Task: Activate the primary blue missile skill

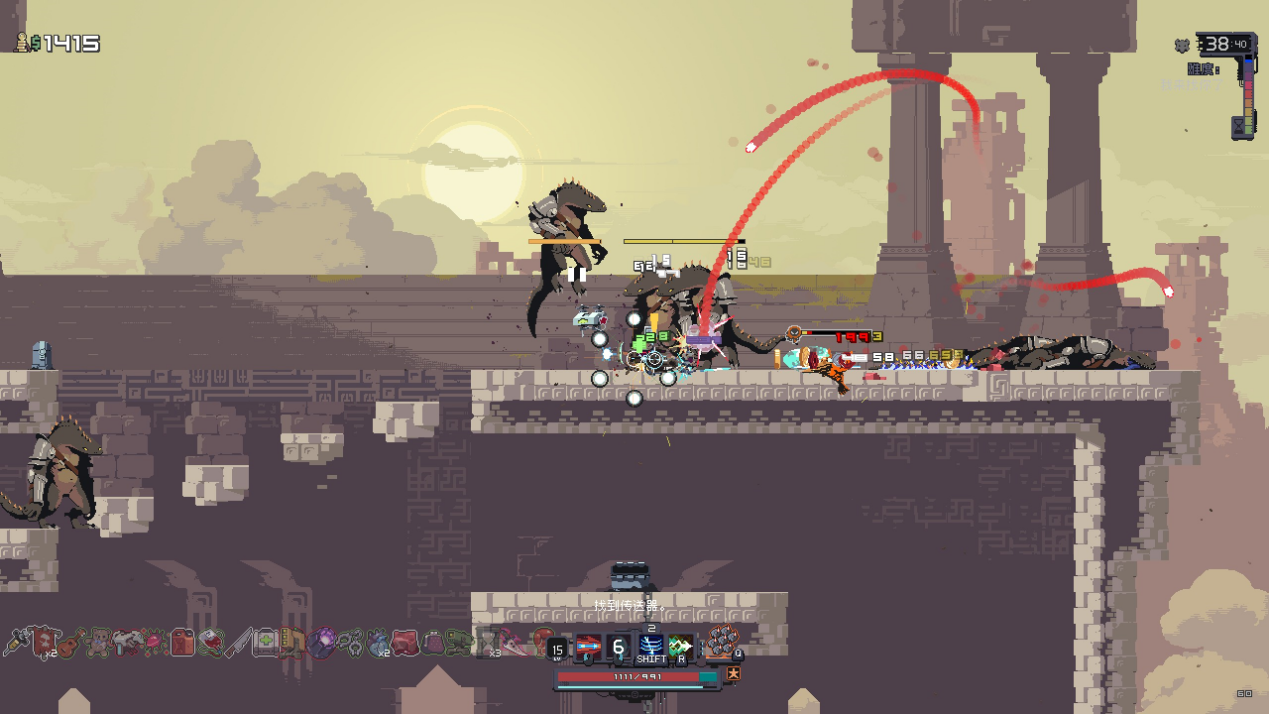Action: click(588, 647)
